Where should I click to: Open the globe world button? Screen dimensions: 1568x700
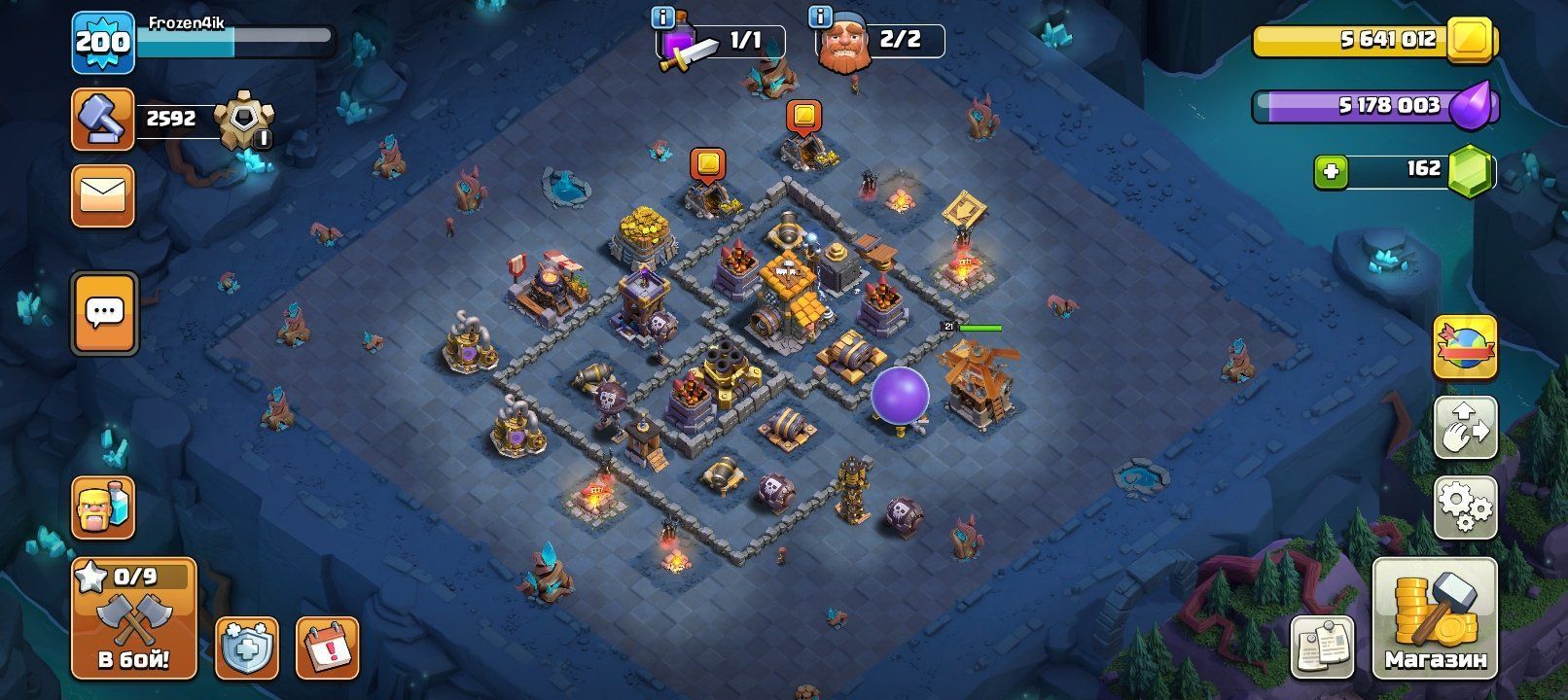[1466, 347]
